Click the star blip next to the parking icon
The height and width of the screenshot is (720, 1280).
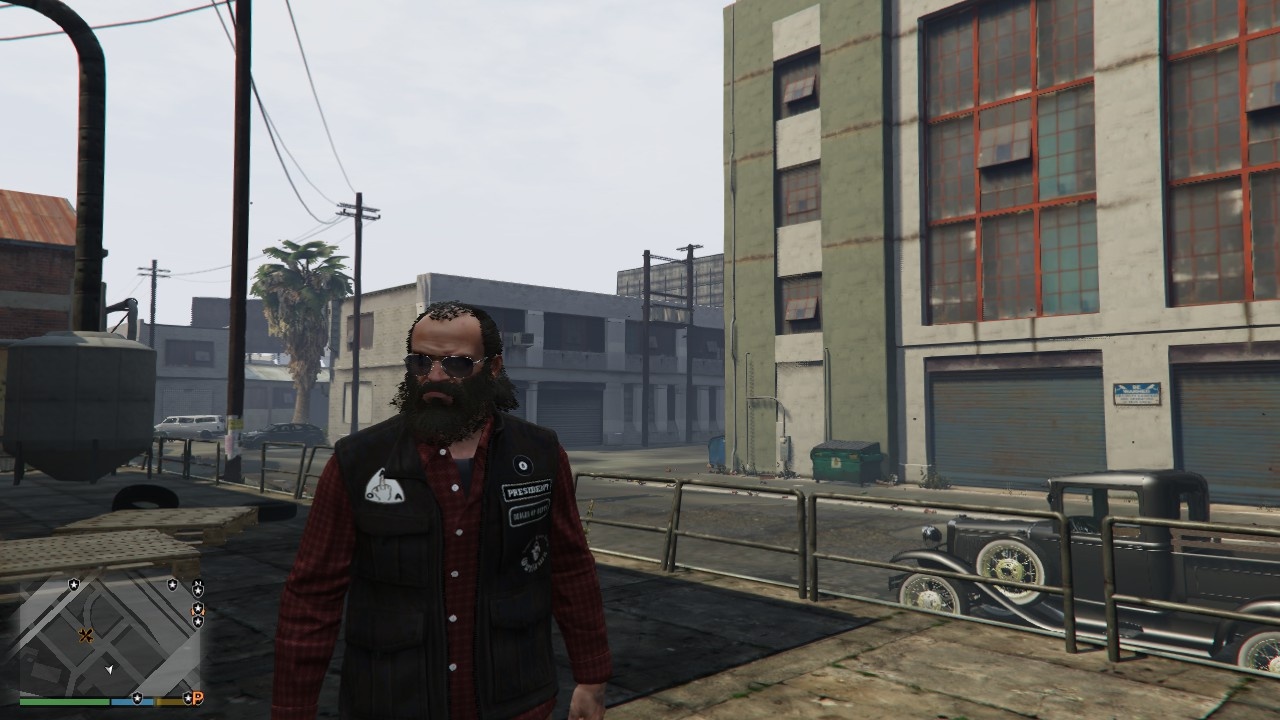[x=188, y=698]
